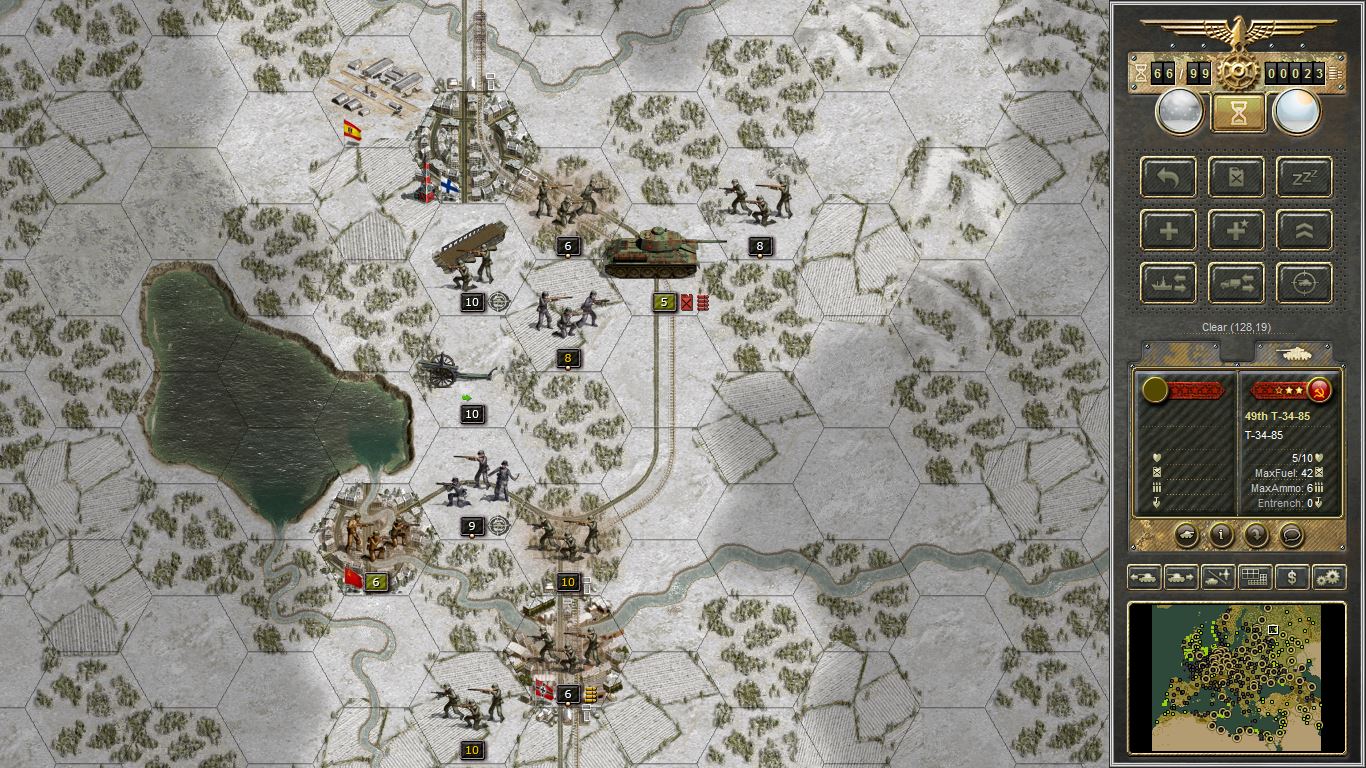Click the plain plus replacements button

pyautogui.click(x=1168, y=230)
